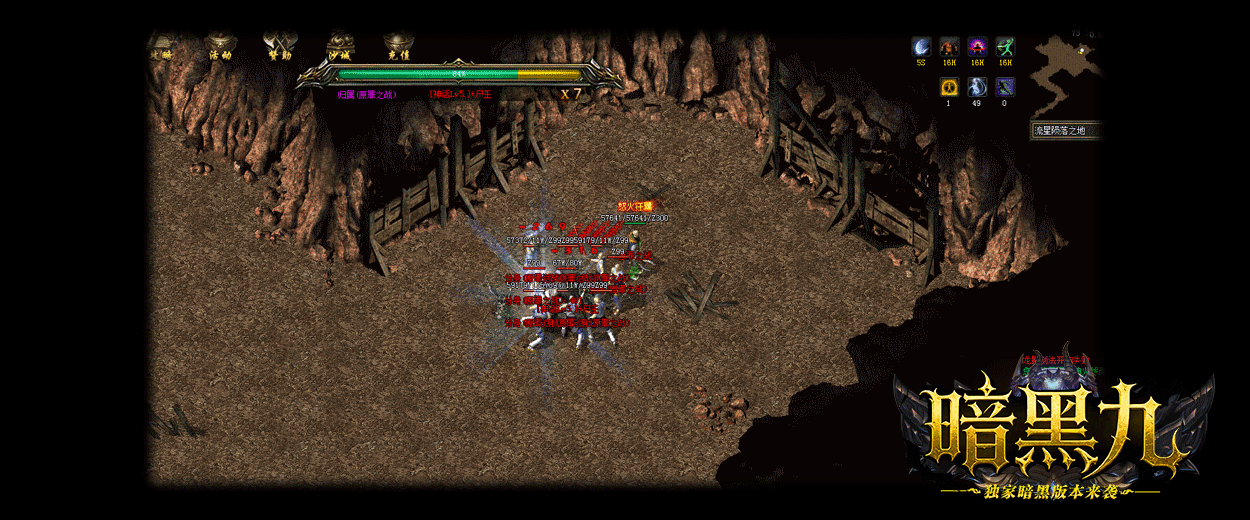Select the blue swirl skill icon
The image size is (1250, 520).
click(977, 87)
